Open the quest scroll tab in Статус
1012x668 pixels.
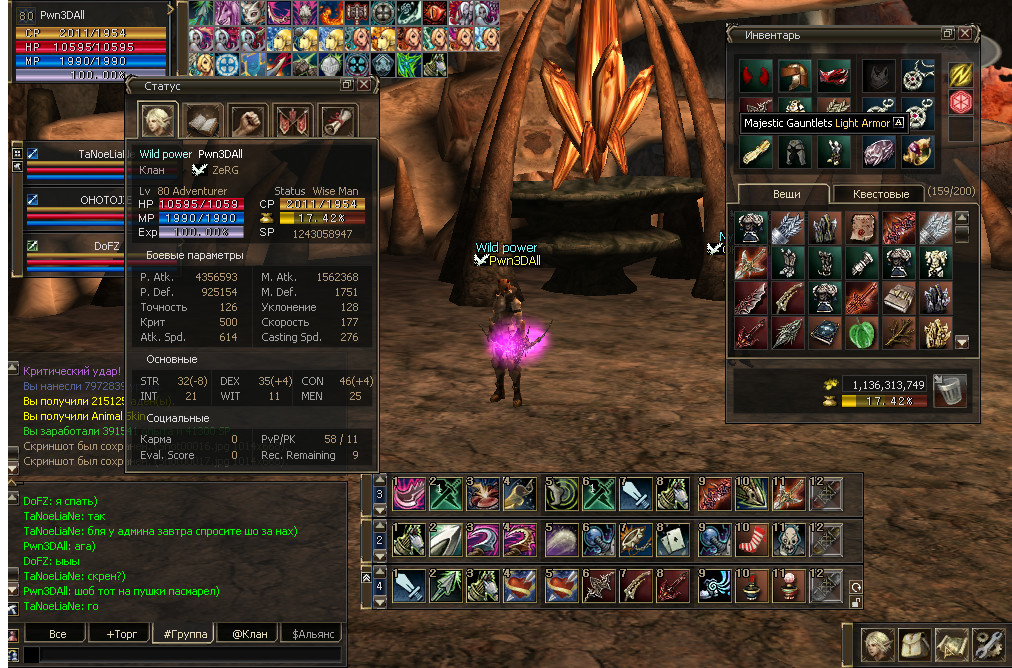(x=336, y=120)
